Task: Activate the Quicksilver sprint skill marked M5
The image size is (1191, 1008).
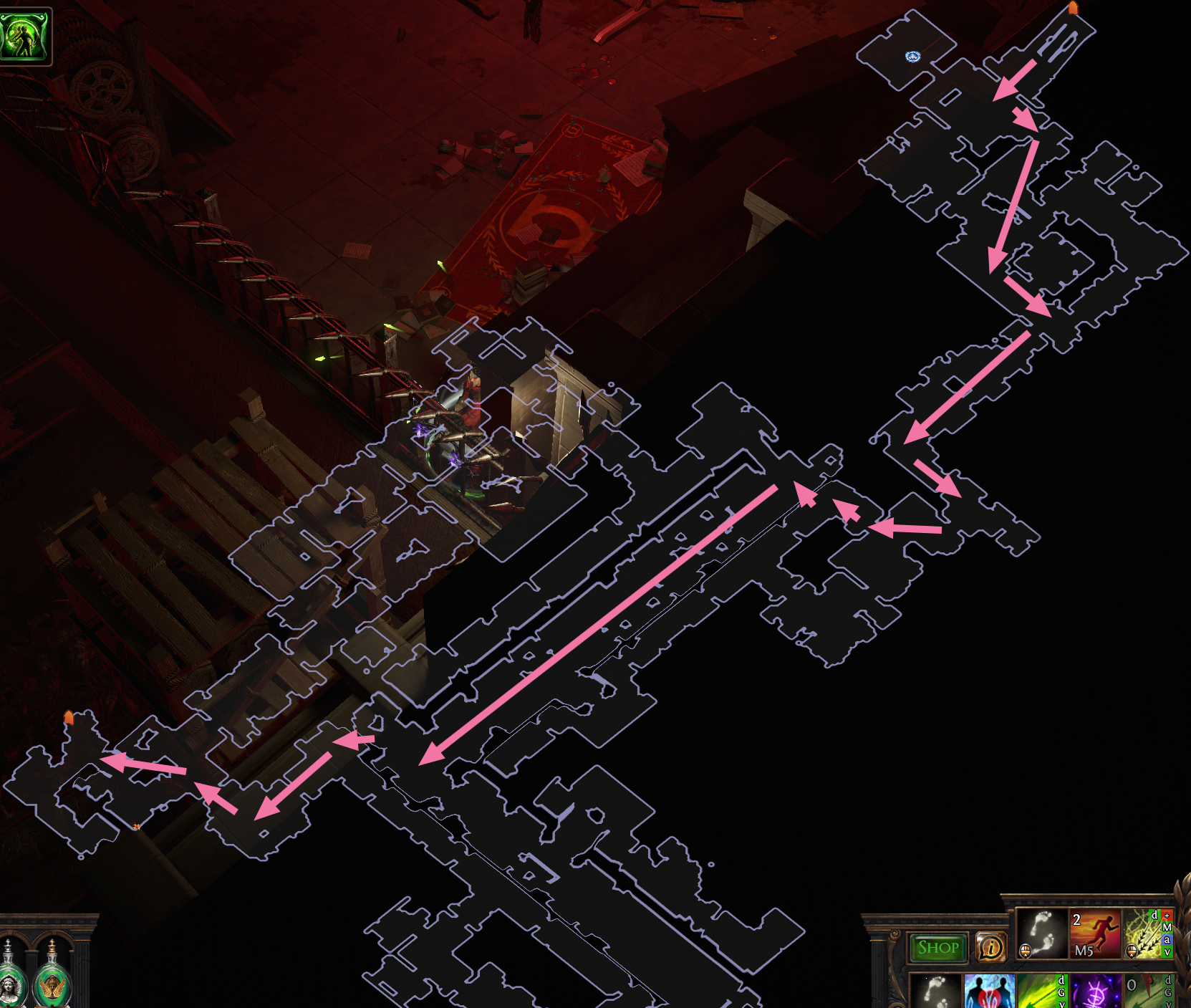Action: coord(1095,934)
